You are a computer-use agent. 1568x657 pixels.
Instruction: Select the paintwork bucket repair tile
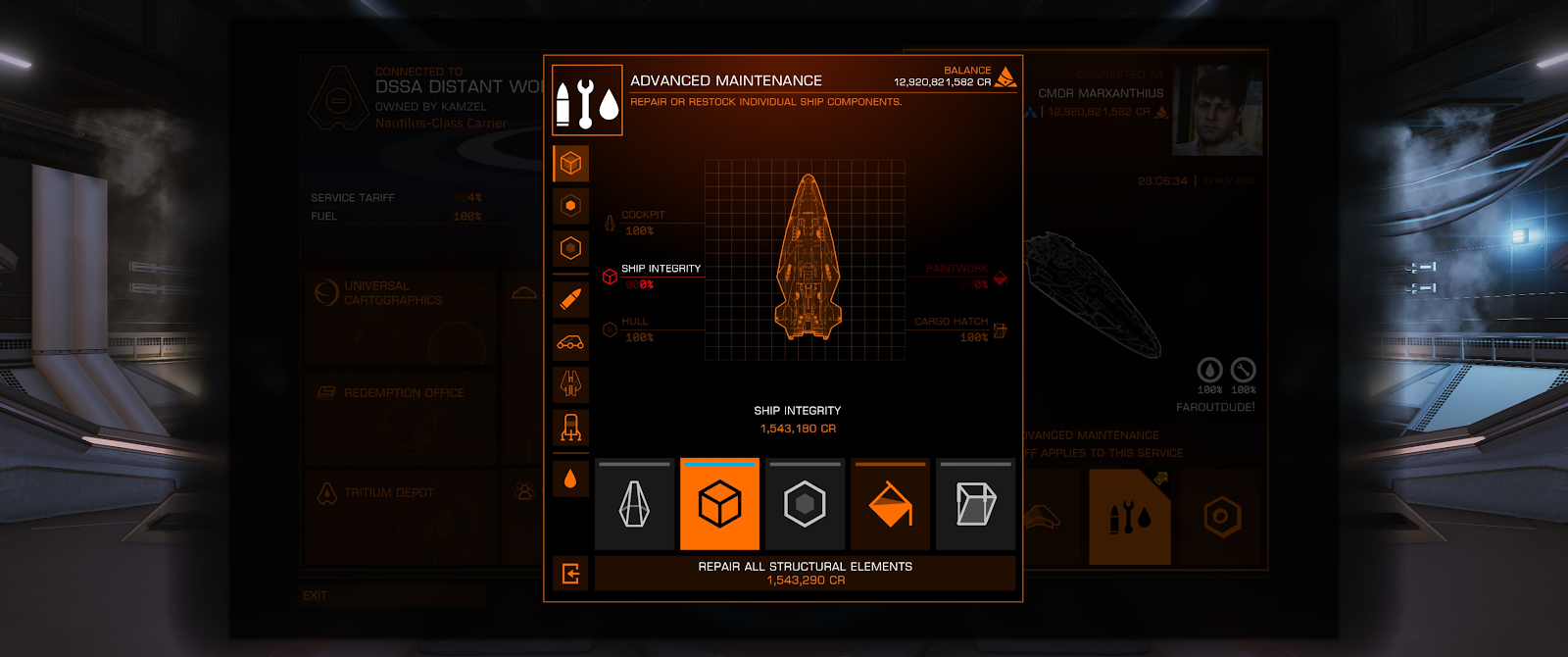point(890,504)
